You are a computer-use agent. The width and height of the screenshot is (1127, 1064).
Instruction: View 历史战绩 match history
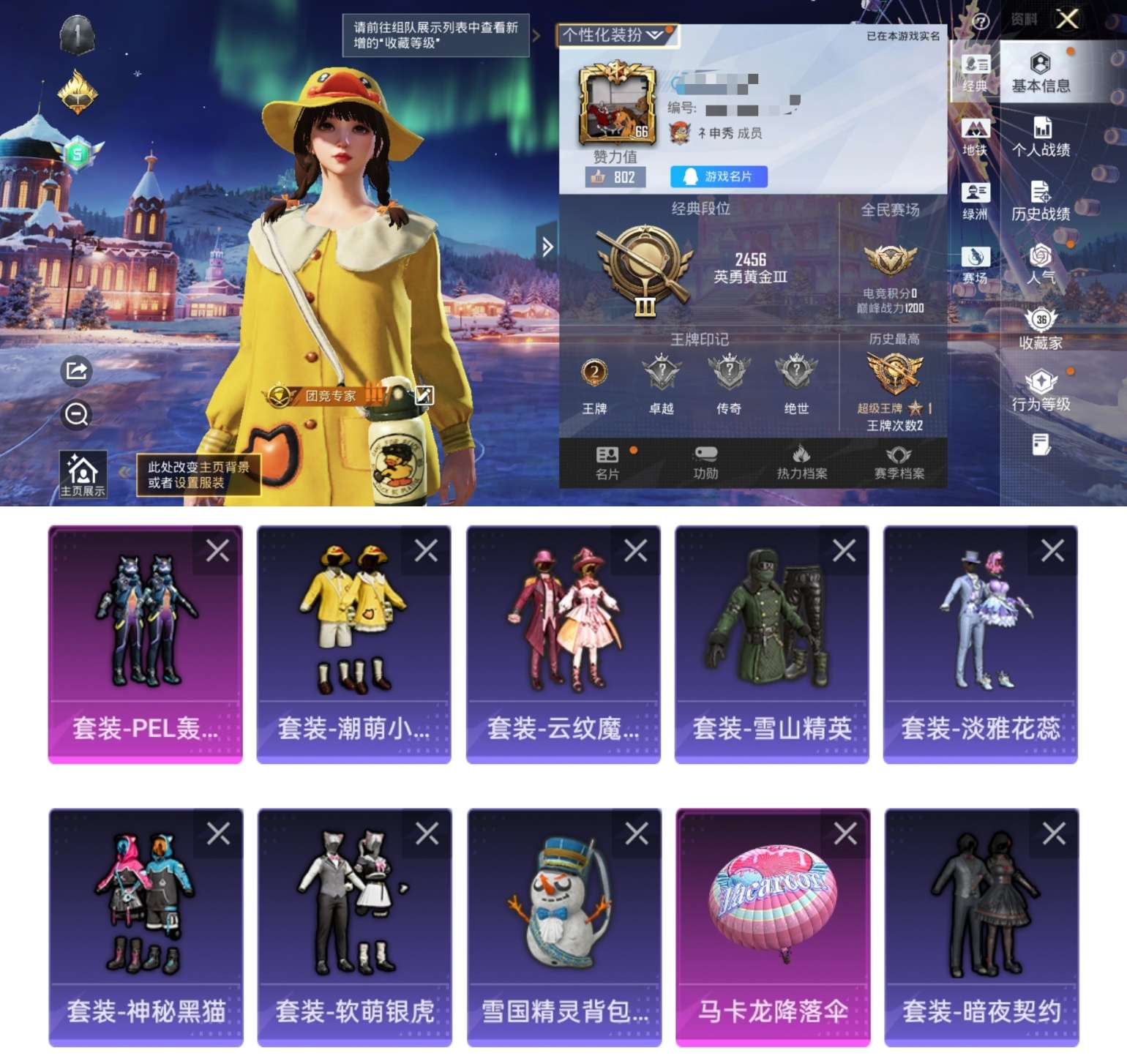[x=1041, y=203]
